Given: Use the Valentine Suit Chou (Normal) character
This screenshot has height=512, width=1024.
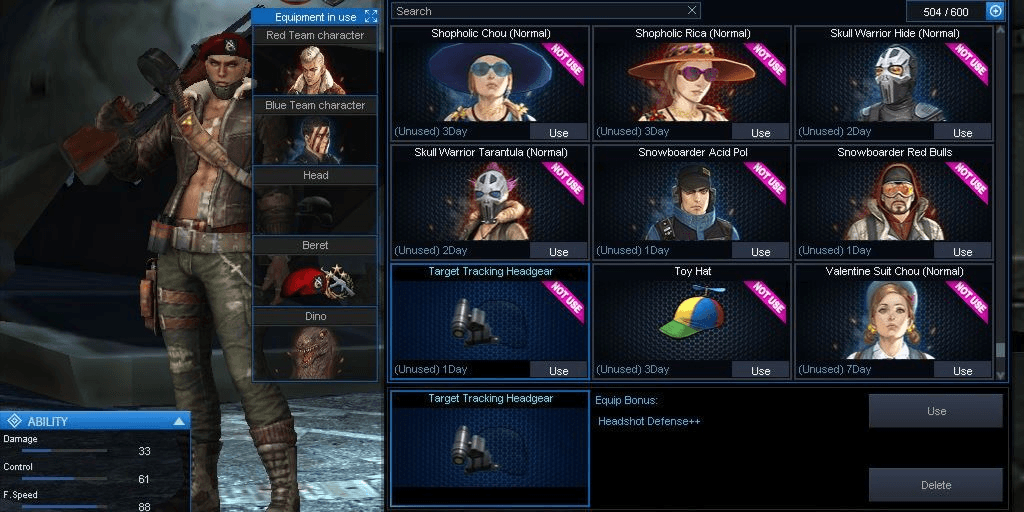Looking at the screenshot, I should 962,371.
